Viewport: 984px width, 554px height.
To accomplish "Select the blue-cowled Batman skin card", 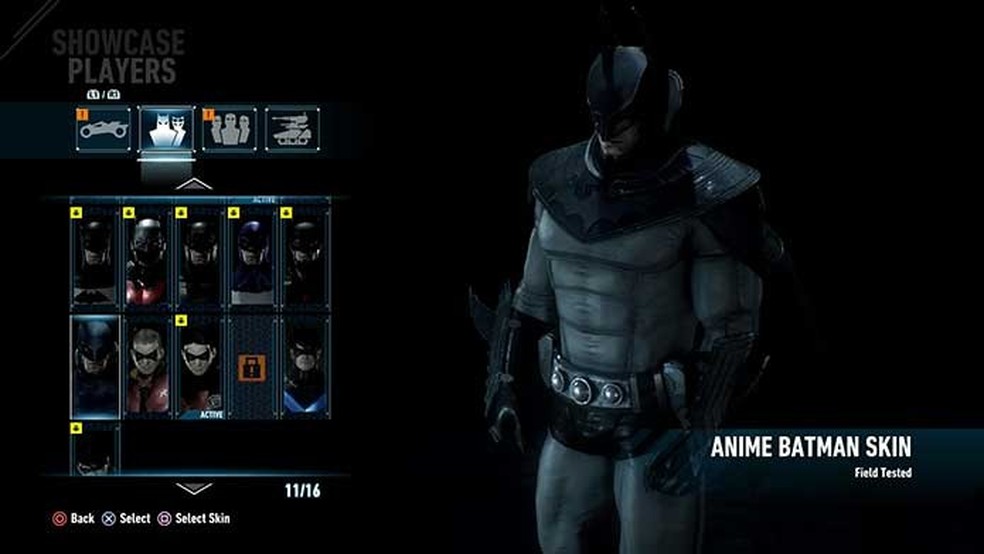I will [x=251, y=258].
